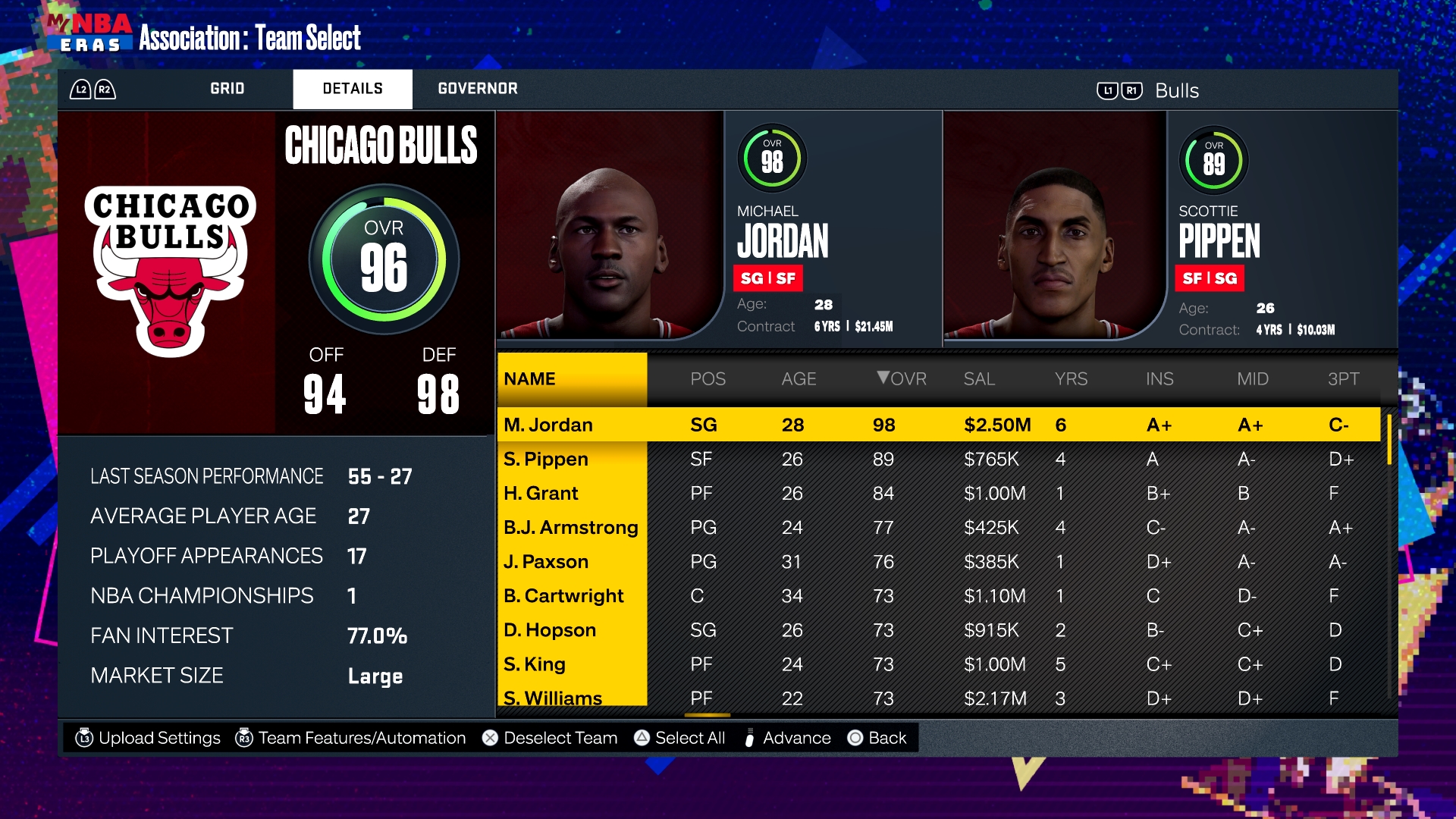Switch to the GRID tab
The image size is (1456, 819).
pos(227,89)
